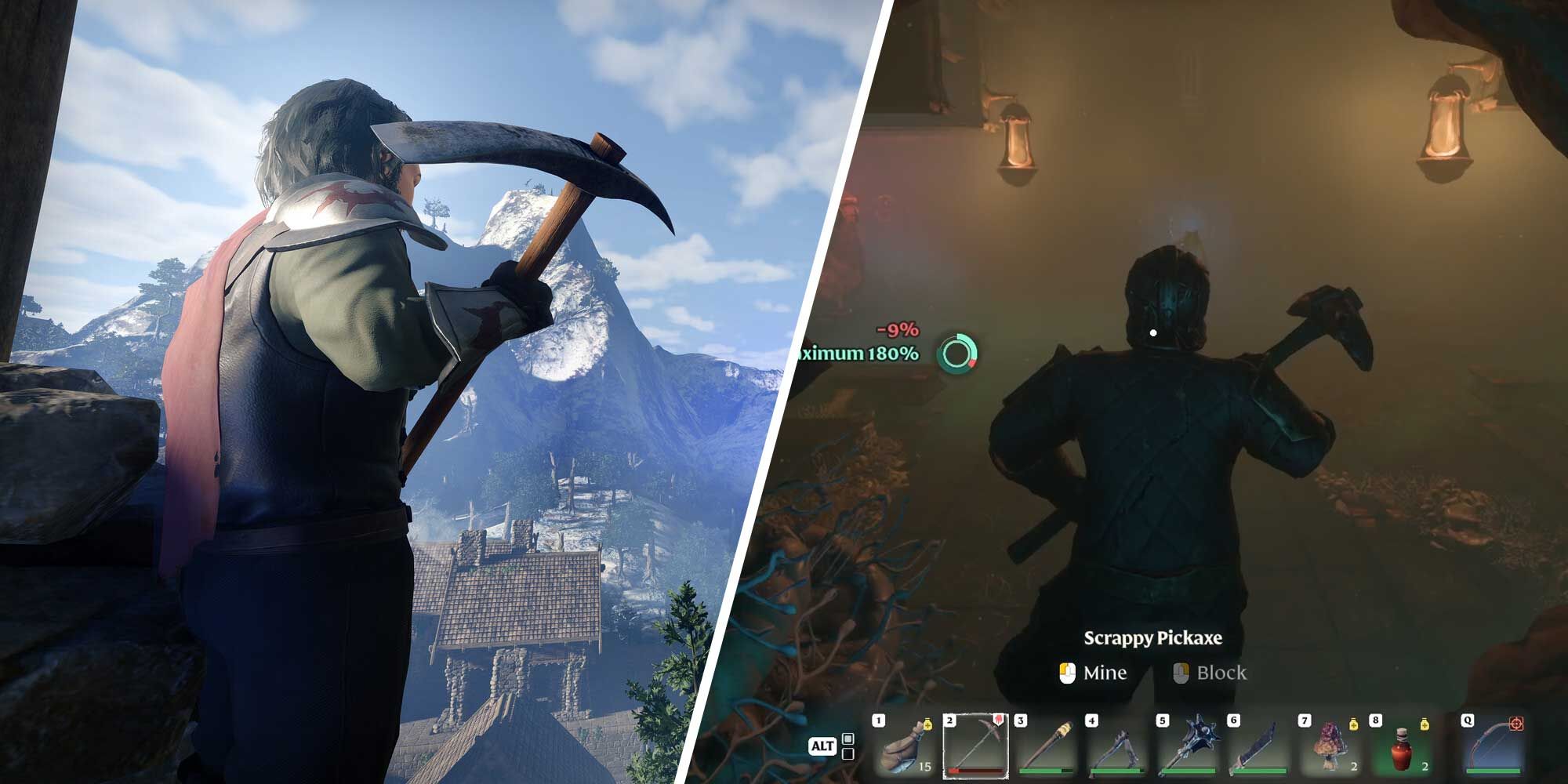The image size is (1568, 784).
Task: Equip the bow in the Q slot
Action: coord(1492,746)
